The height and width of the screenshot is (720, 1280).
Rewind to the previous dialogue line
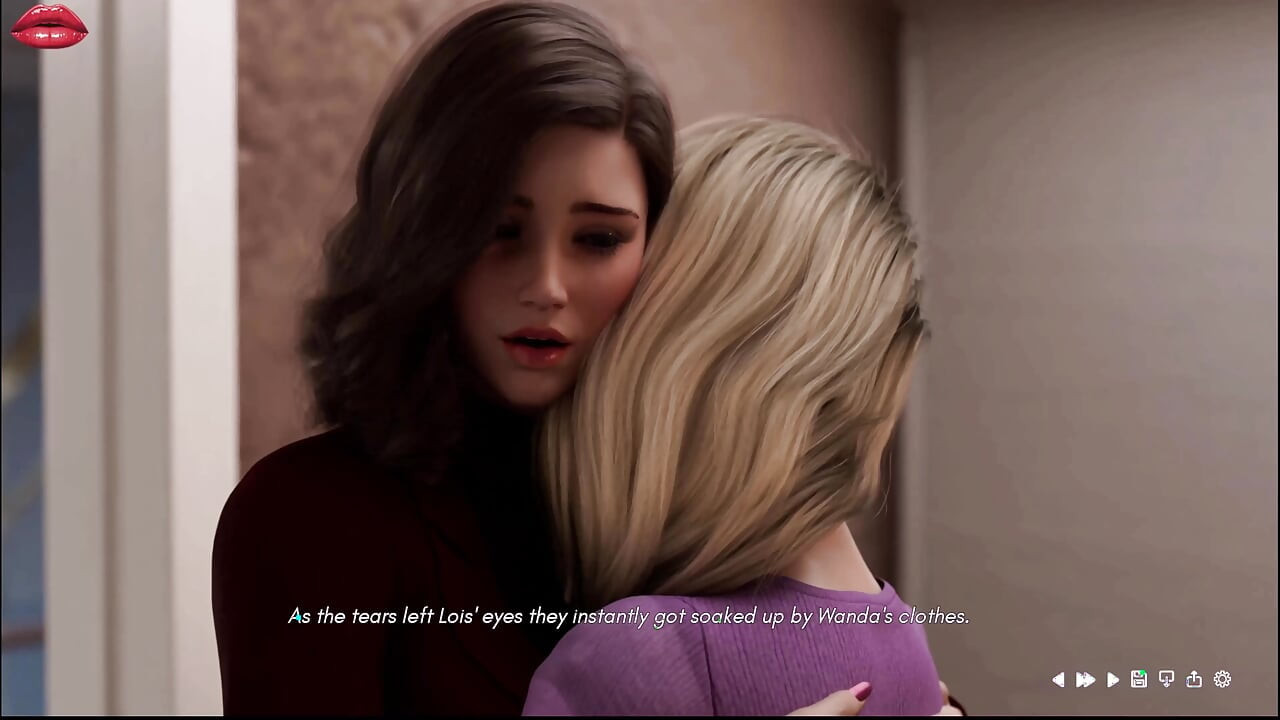[x=1058, y=679]
